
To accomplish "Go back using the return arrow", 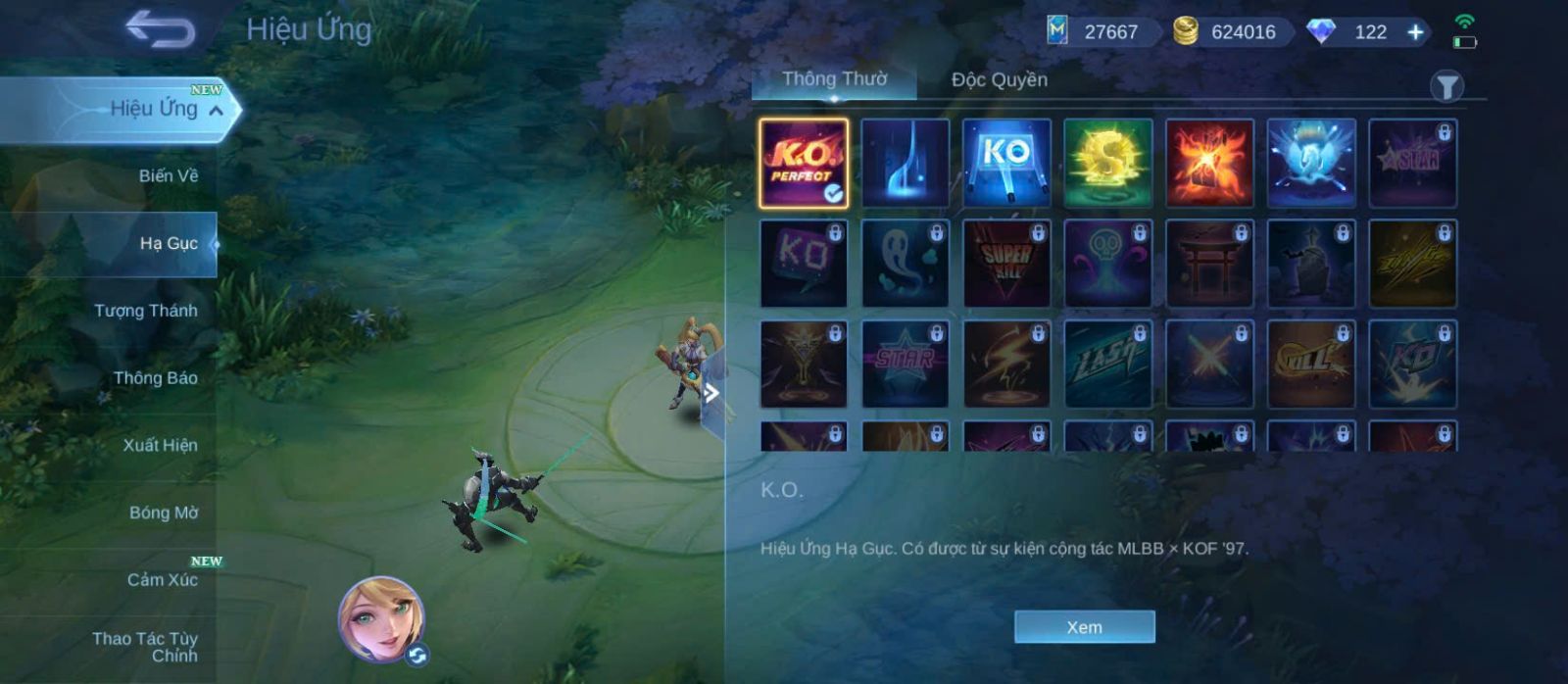I will (160, 30).
